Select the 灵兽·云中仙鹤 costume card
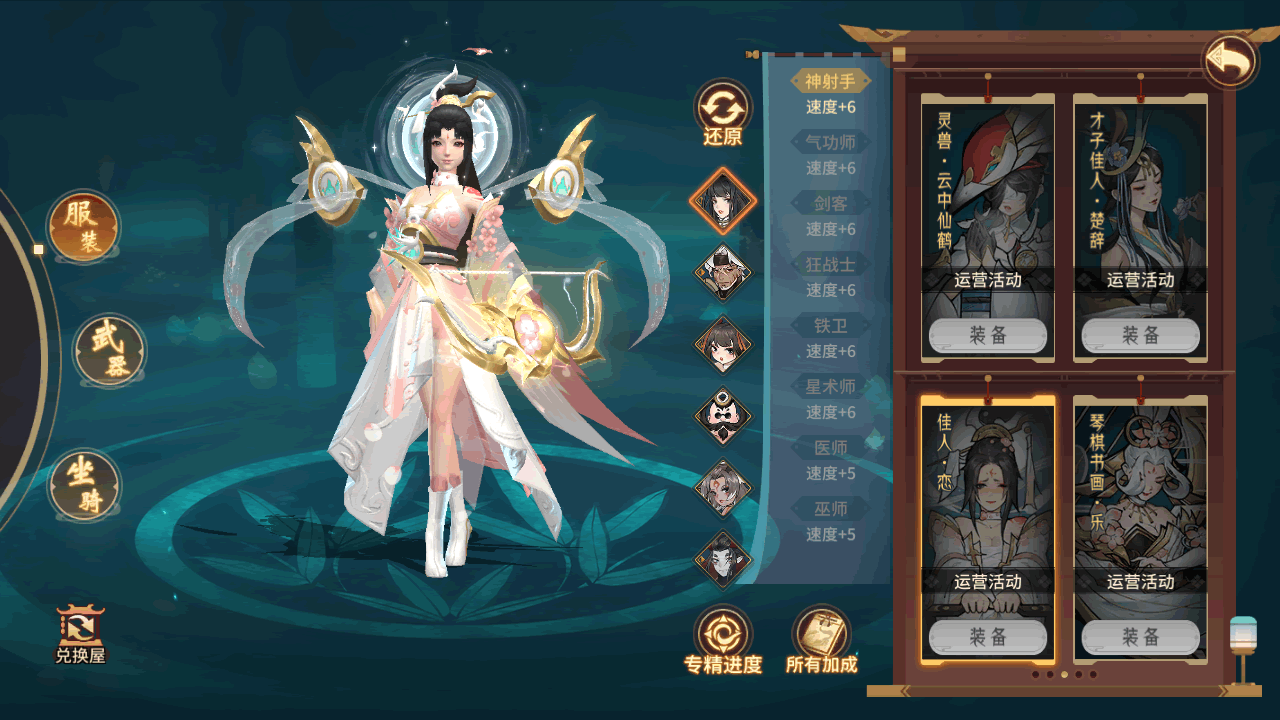Image resolution: width=1280 pixels, height=720 pixels. click(x=988, y=190)
